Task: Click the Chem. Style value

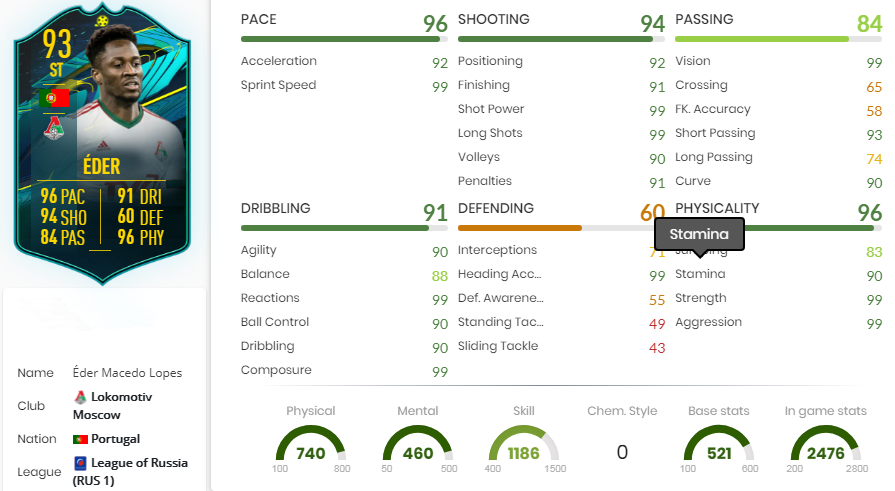Action: click(x=622, y=453)
